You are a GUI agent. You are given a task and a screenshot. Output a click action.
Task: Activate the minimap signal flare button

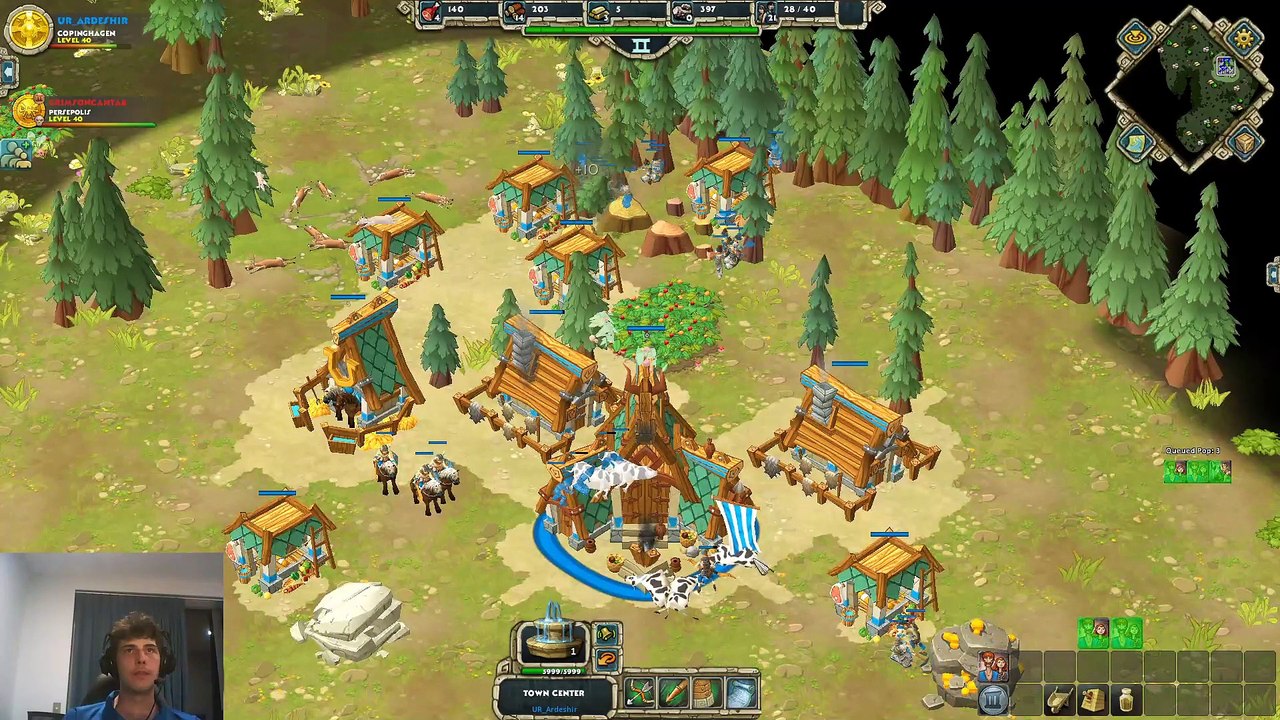(x=1136, y=39)
